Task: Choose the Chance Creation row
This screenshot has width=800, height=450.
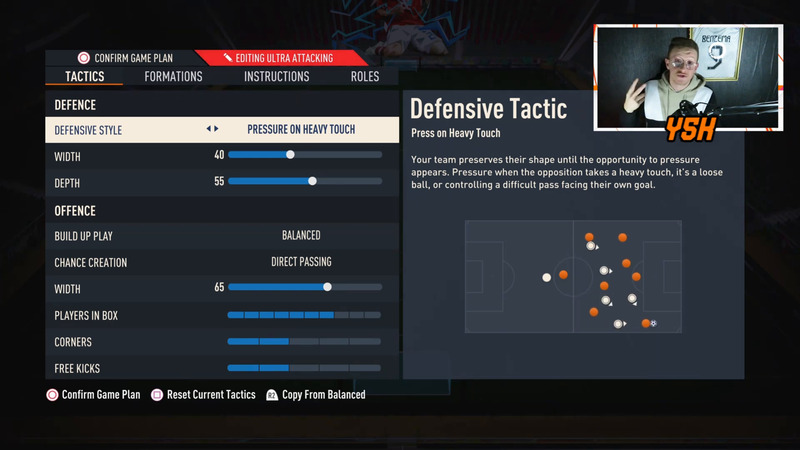Action: pyautogui.click(x=222, y=262)
